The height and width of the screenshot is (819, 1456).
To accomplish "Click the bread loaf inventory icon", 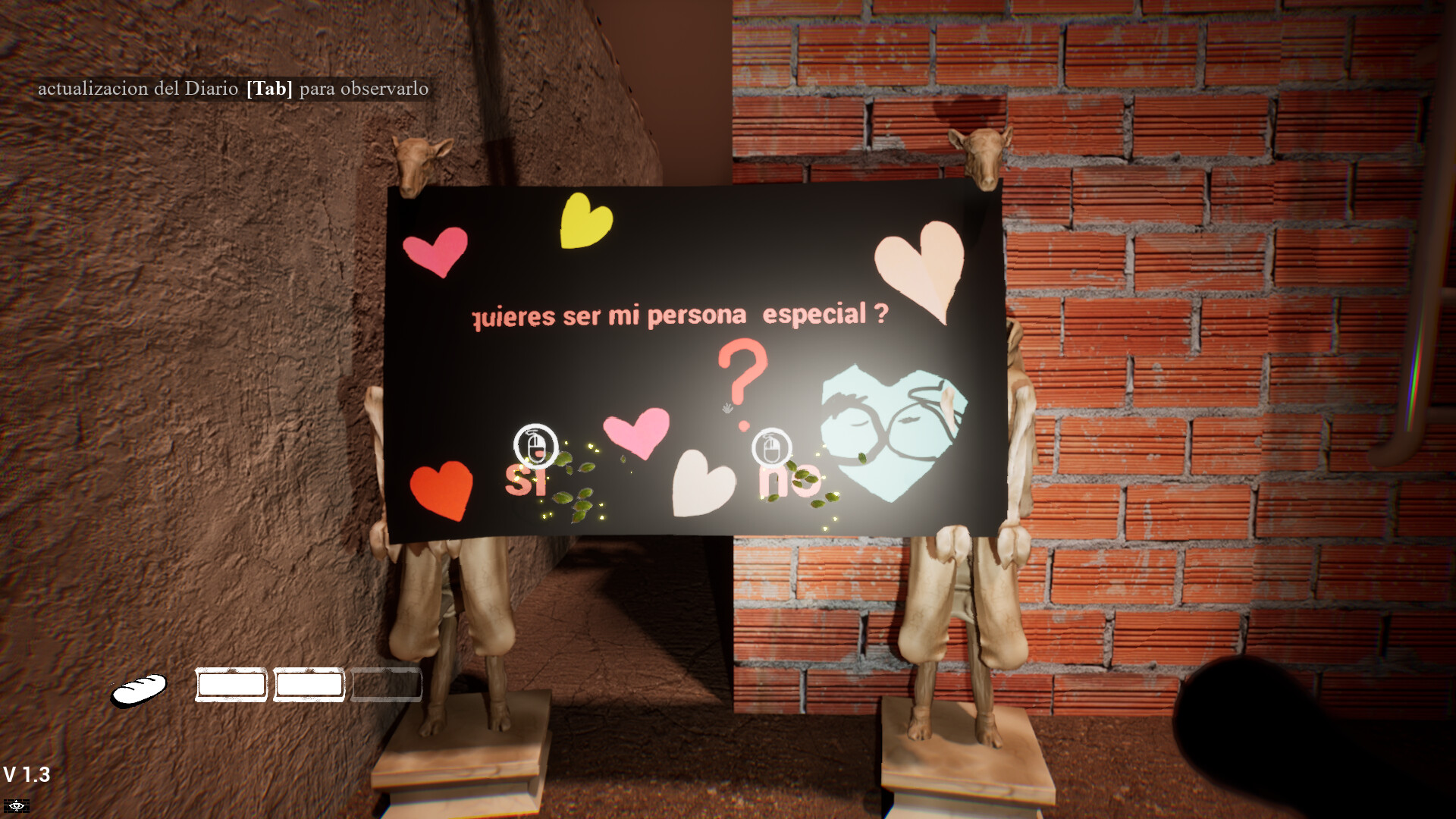I will (140, 690).
